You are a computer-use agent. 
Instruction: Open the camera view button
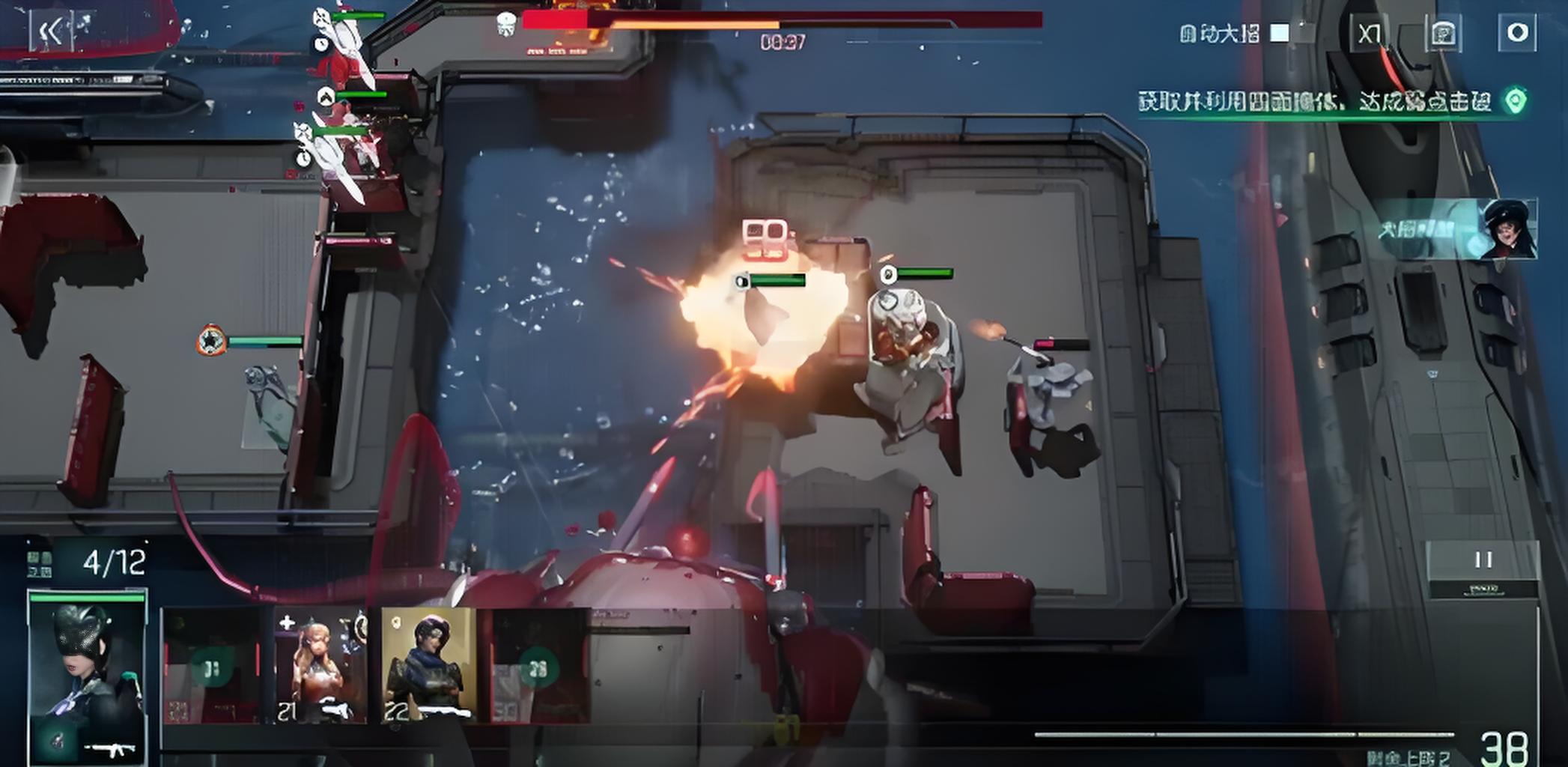1443,34
